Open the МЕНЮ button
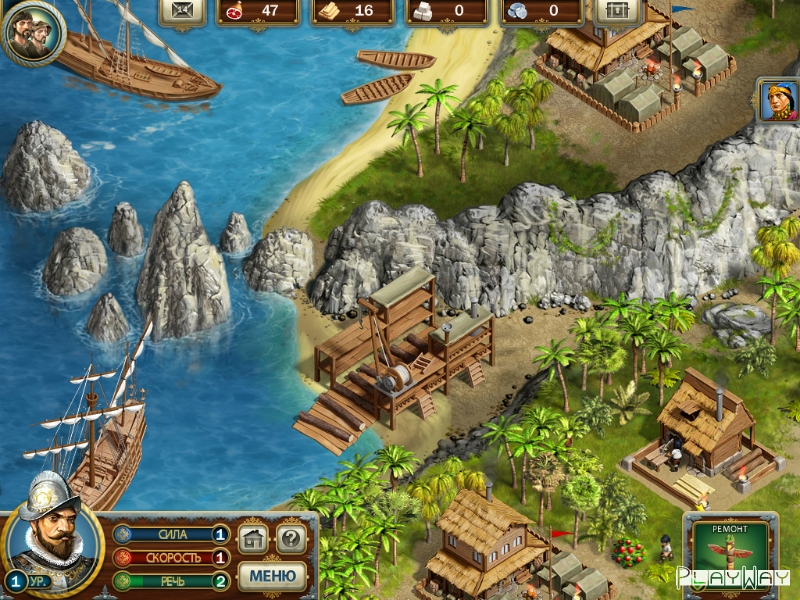The width and height of the screenshot is (800, 600). tap(272, 576)
